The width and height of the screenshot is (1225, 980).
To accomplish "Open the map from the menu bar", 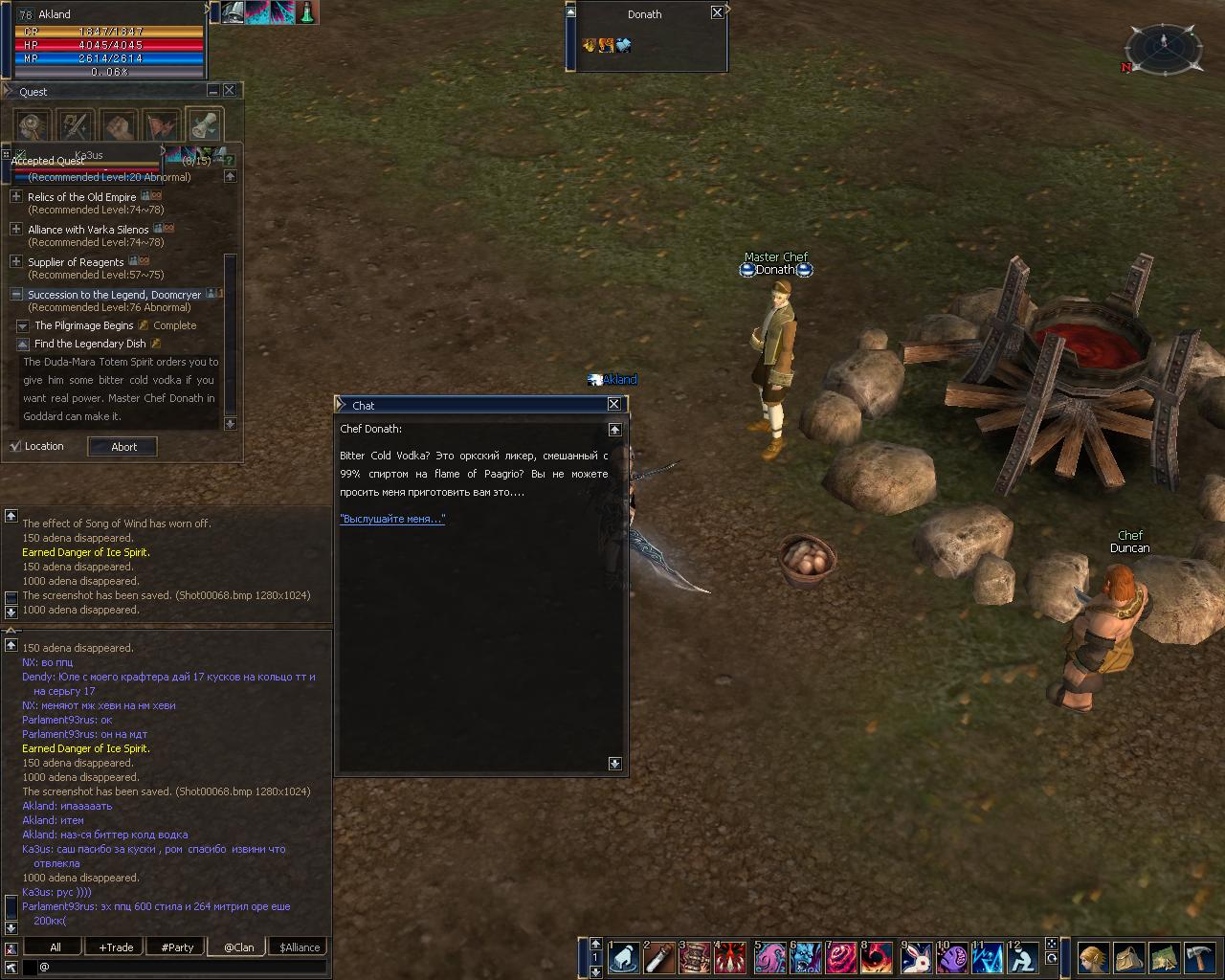I will click(1165, 957).
